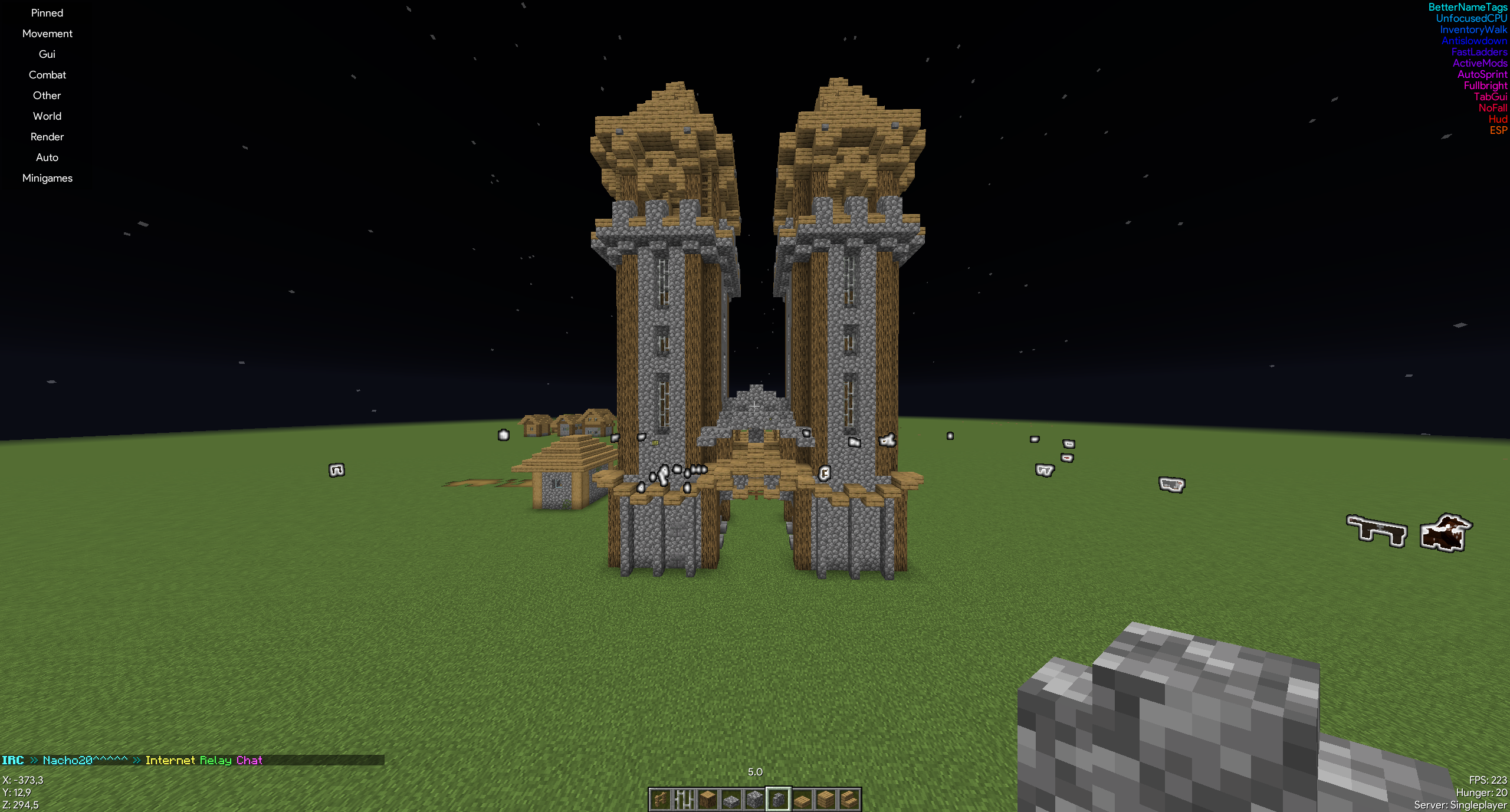
Task: Select the Gui category
Action: [x=47, y=54]
